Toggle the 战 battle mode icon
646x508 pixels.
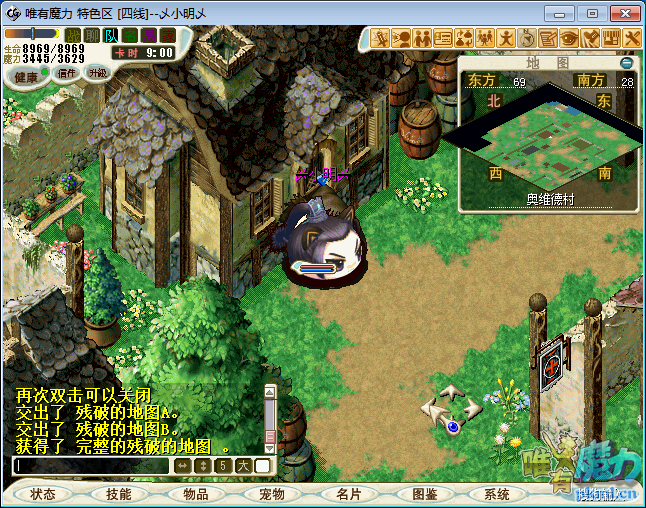[x=74, y=36]
